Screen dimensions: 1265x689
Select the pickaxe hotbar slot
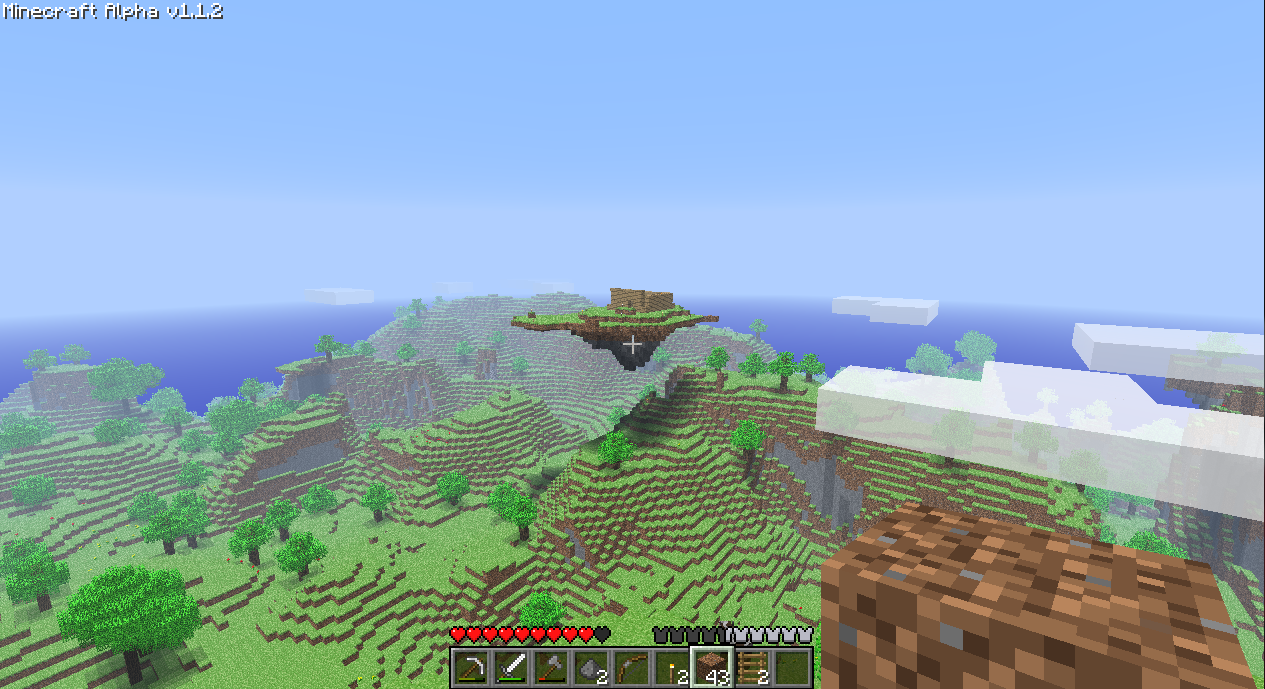tap(471, 667)
